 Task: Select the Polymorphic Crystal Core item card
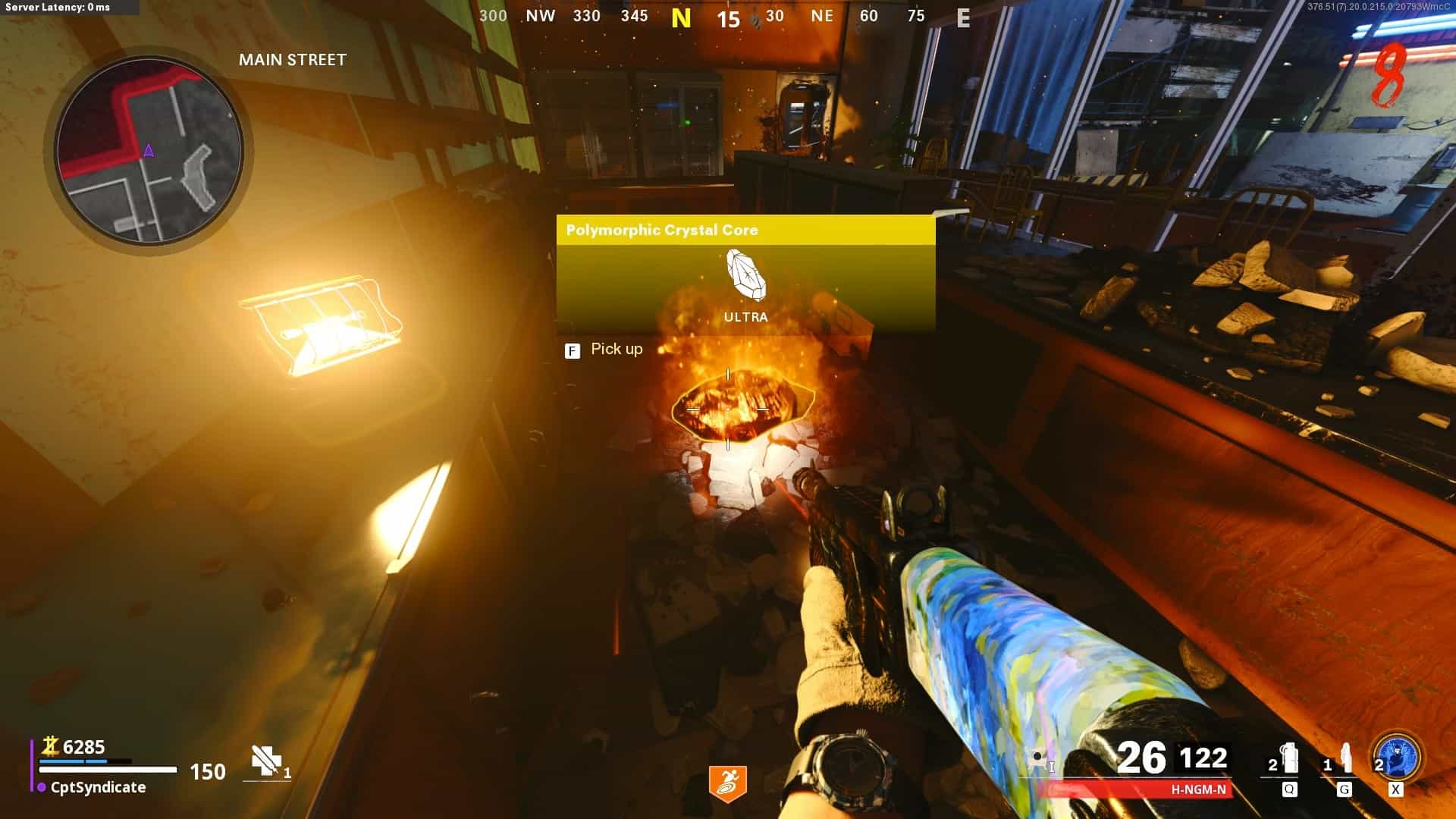[x=745, y=275]
